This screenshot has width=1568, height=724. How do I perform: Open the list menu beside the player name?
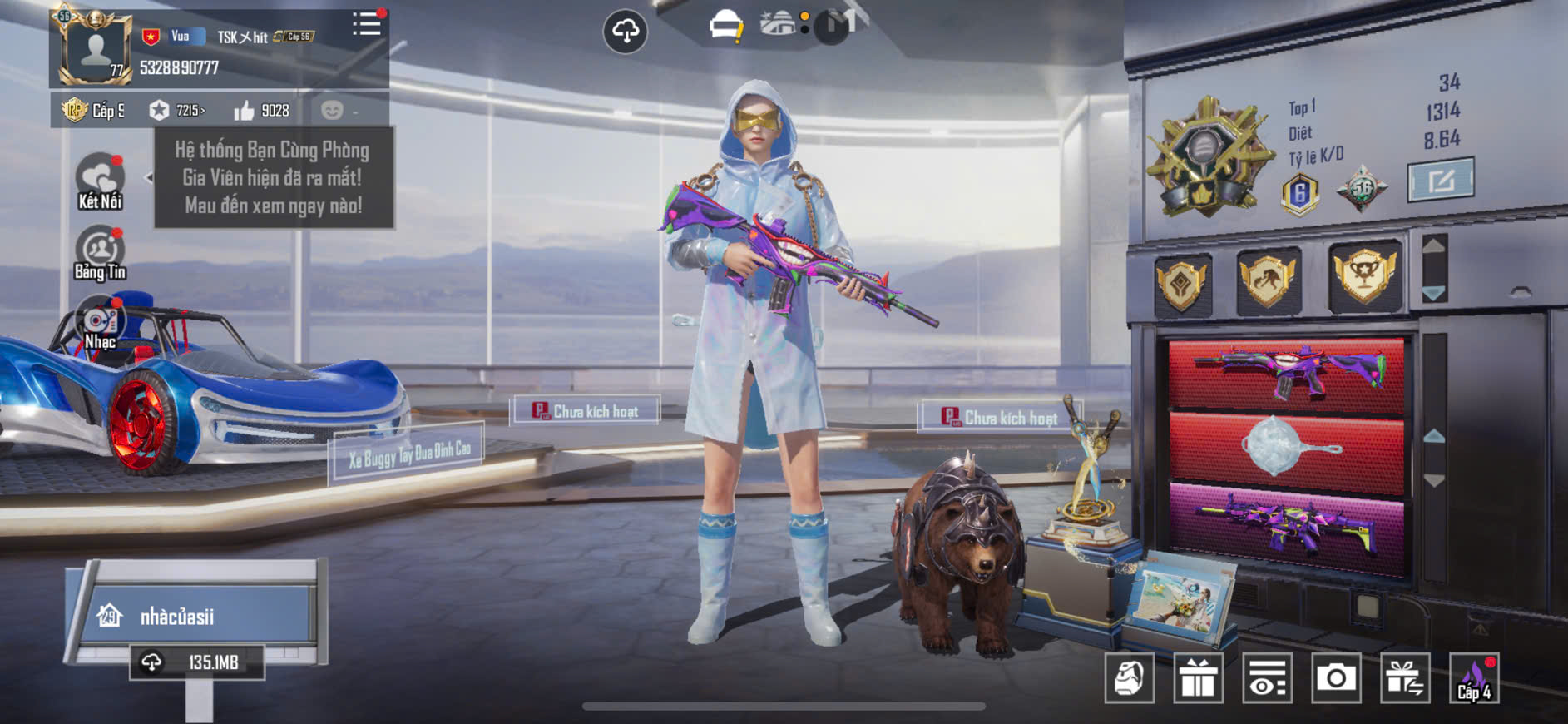[x=366, y=24]
